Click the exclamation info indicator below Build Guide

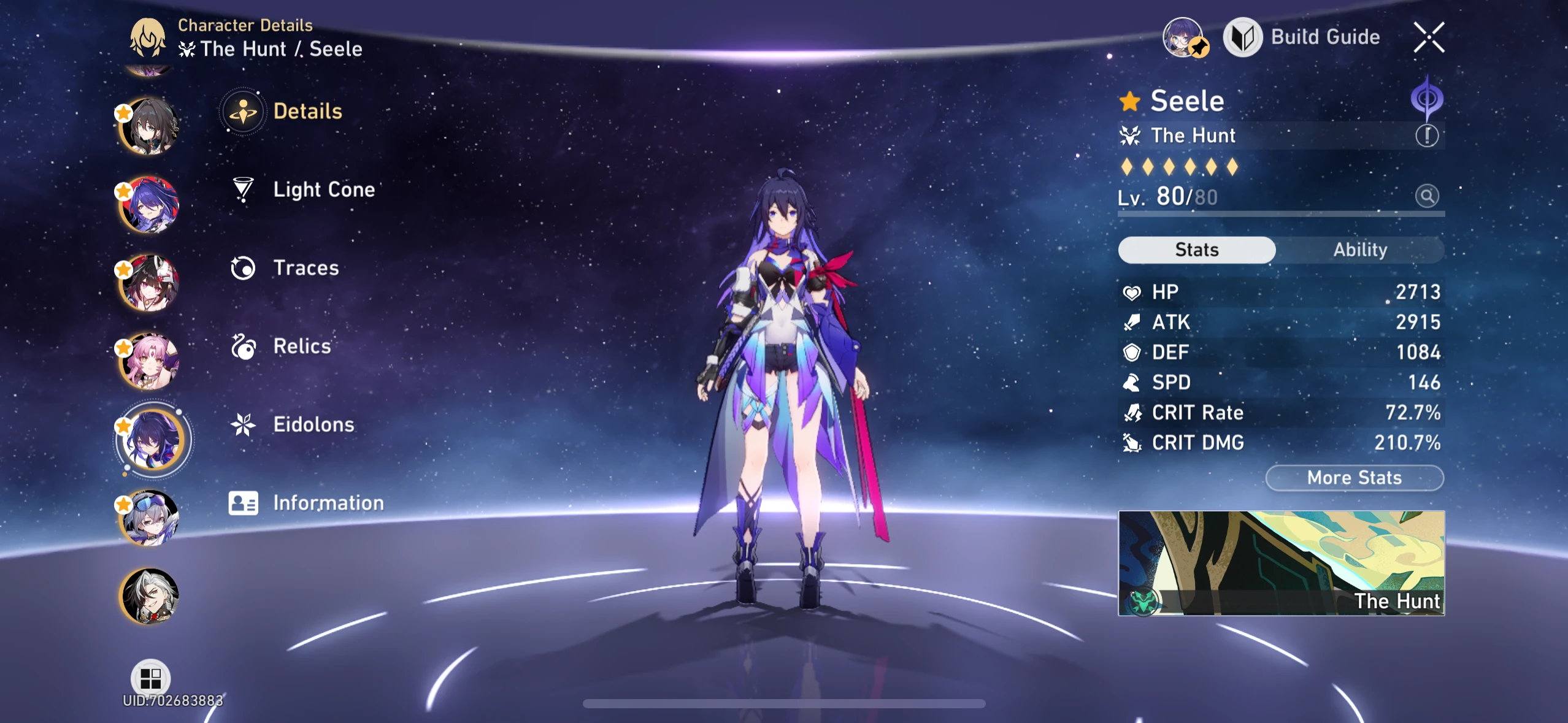[x=1428, y=136]
